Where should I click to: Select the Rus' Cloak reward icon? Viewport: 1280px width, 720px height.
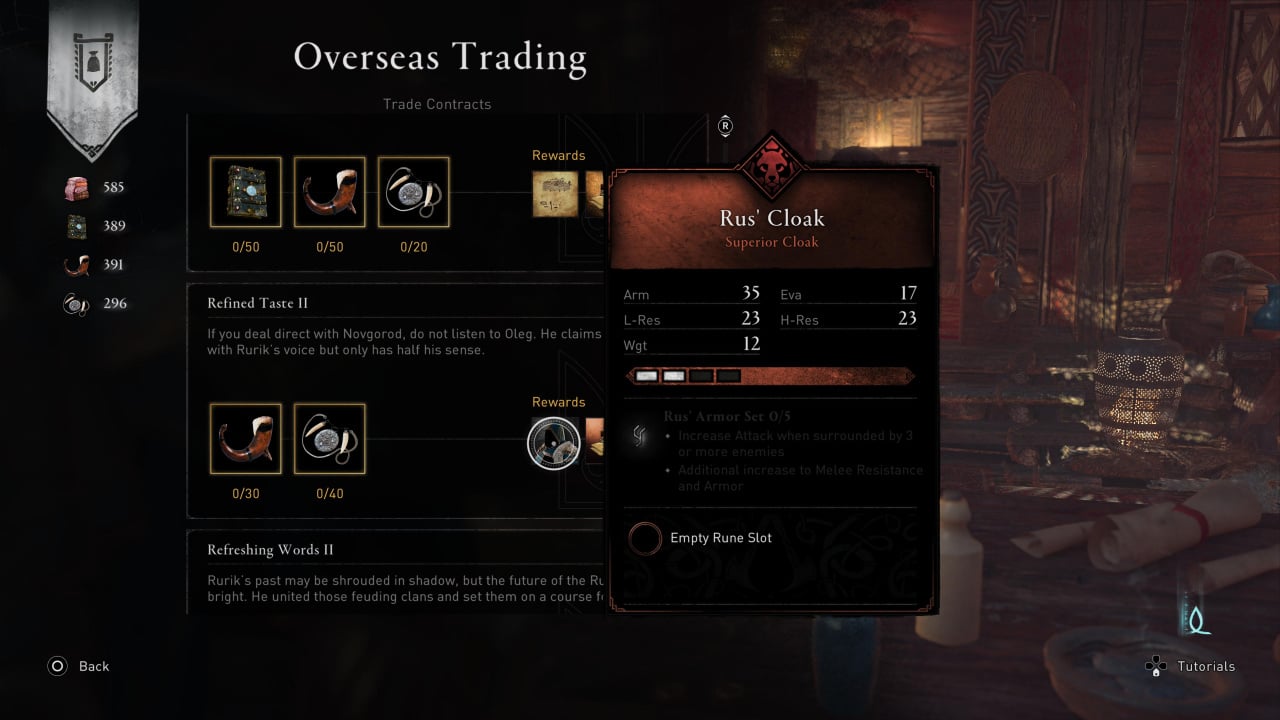[554, 442]
